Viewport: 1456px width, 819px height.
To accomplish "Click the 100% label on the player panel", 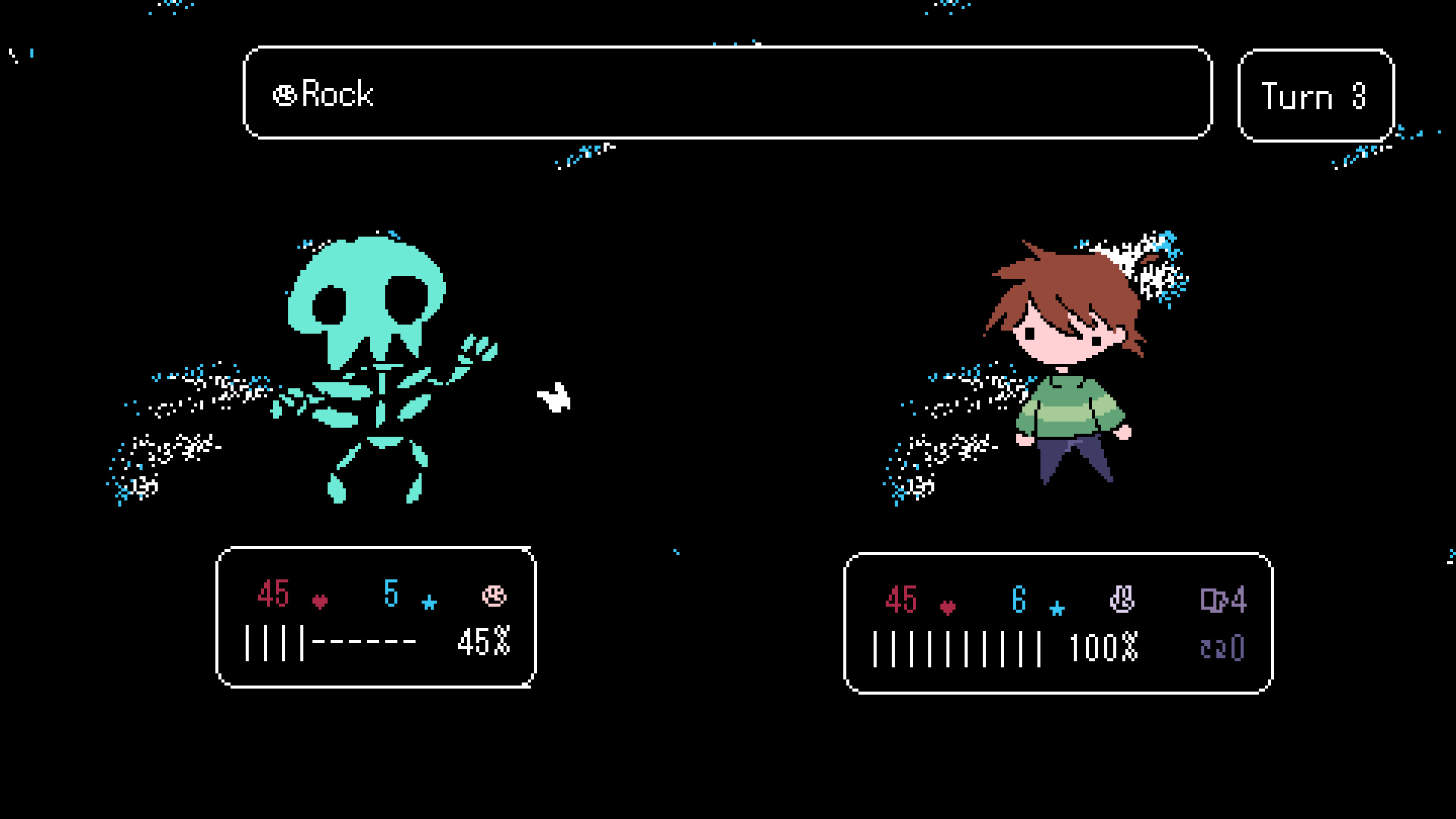I will [1103, 645].
